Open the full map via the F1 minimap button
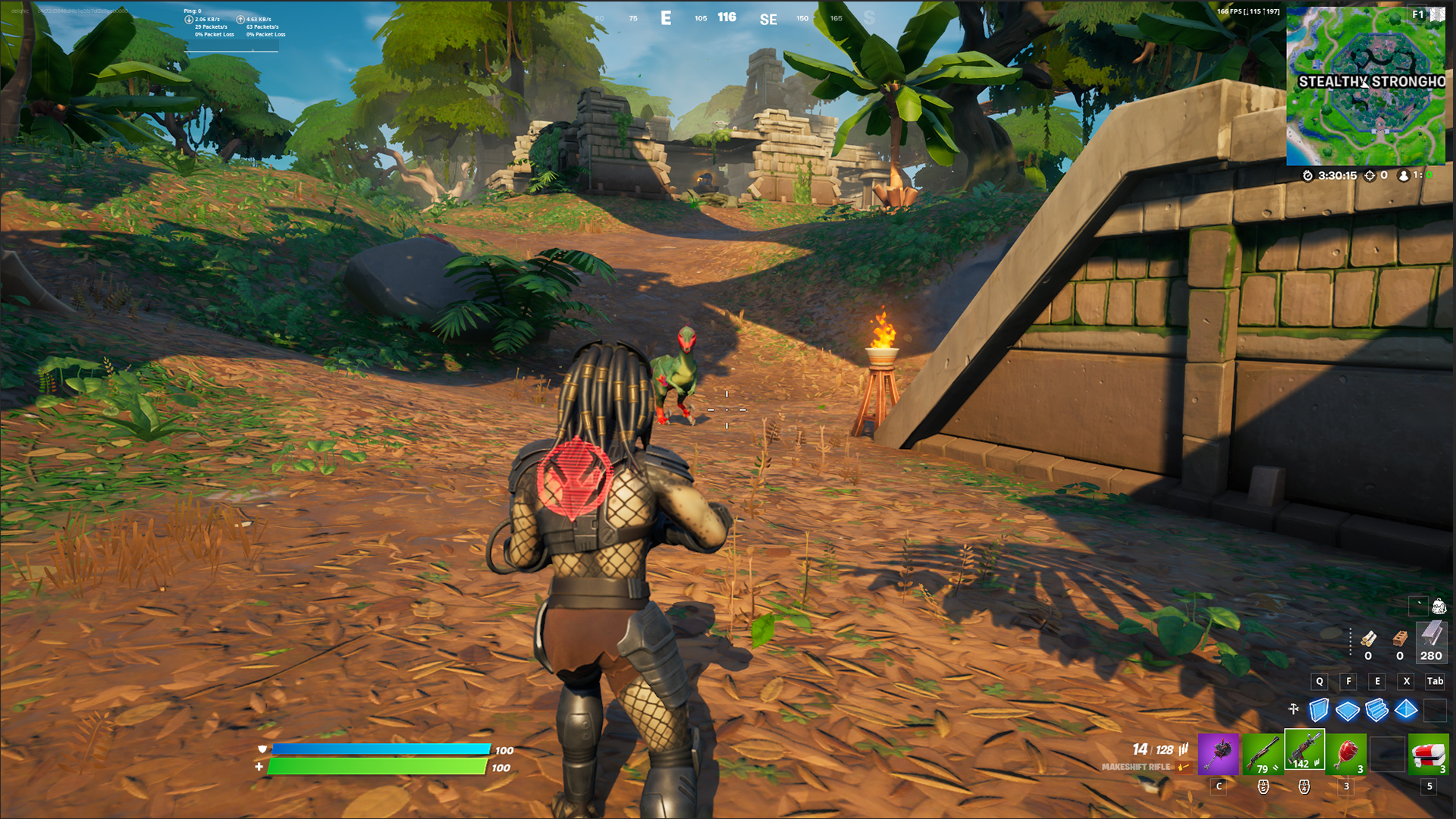This screenshot has width=1456, height=819. pyautogui.click(x=1415, y=14)
